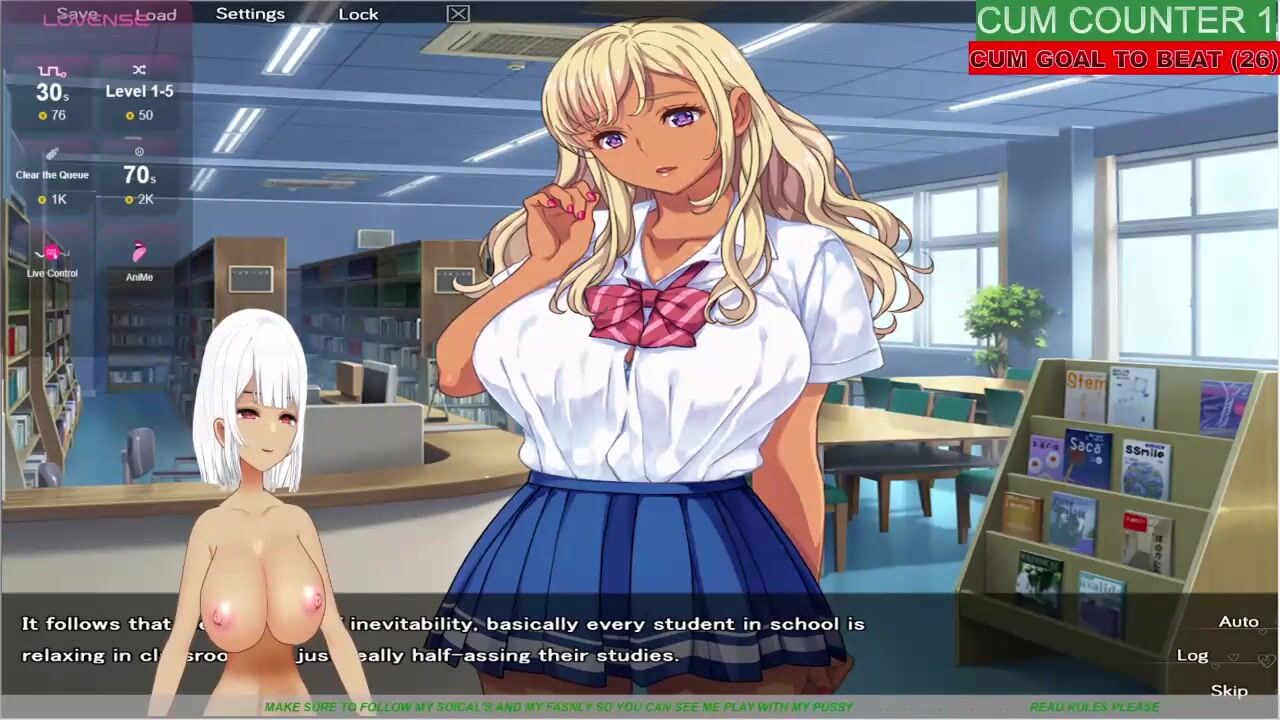This screenshot has width=1280, height=720.
Task: Click the Lock option in top bar
Action: [358, 14]
